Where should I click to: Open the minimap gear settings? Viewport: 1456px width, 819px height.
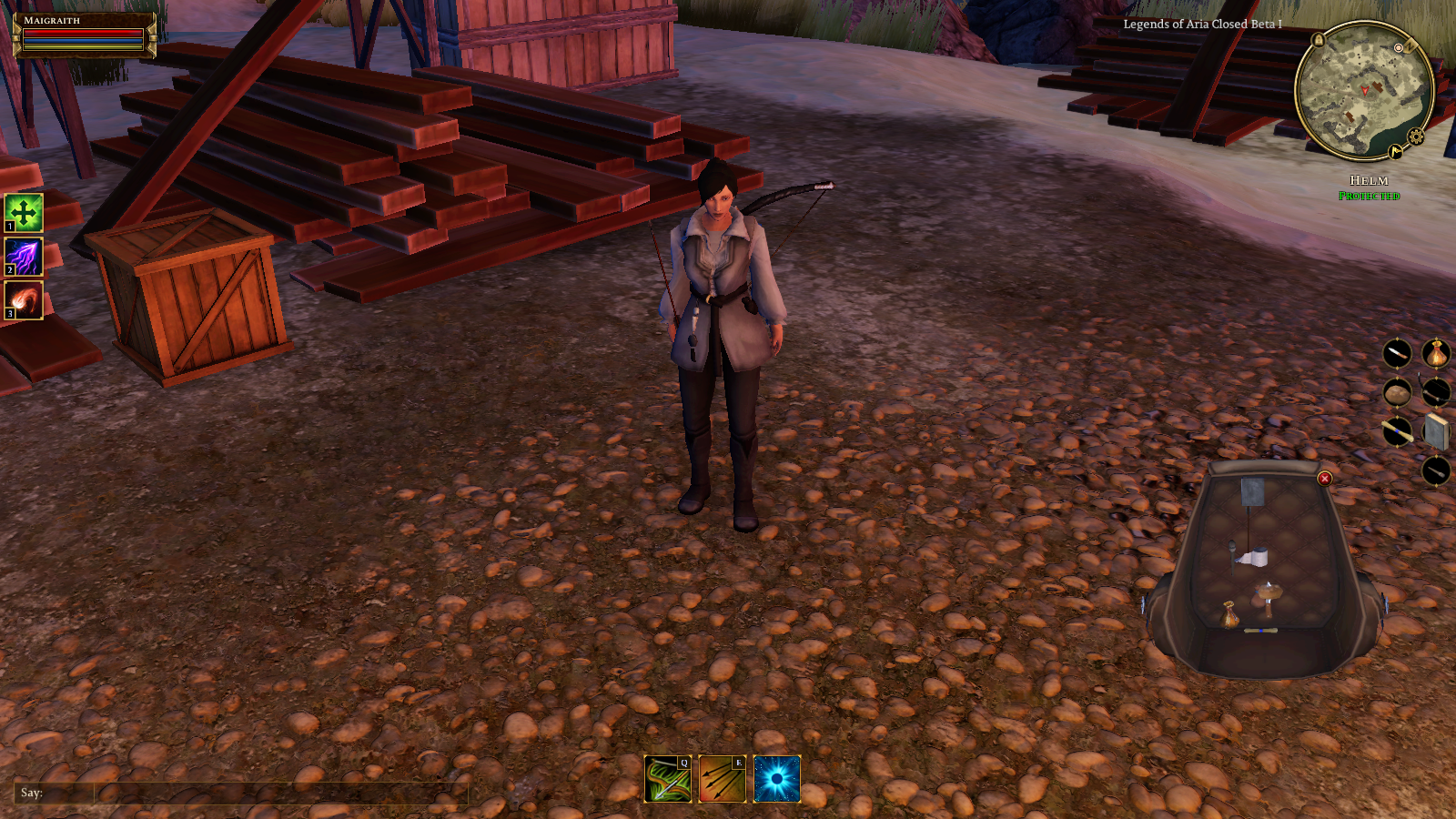1416,136
